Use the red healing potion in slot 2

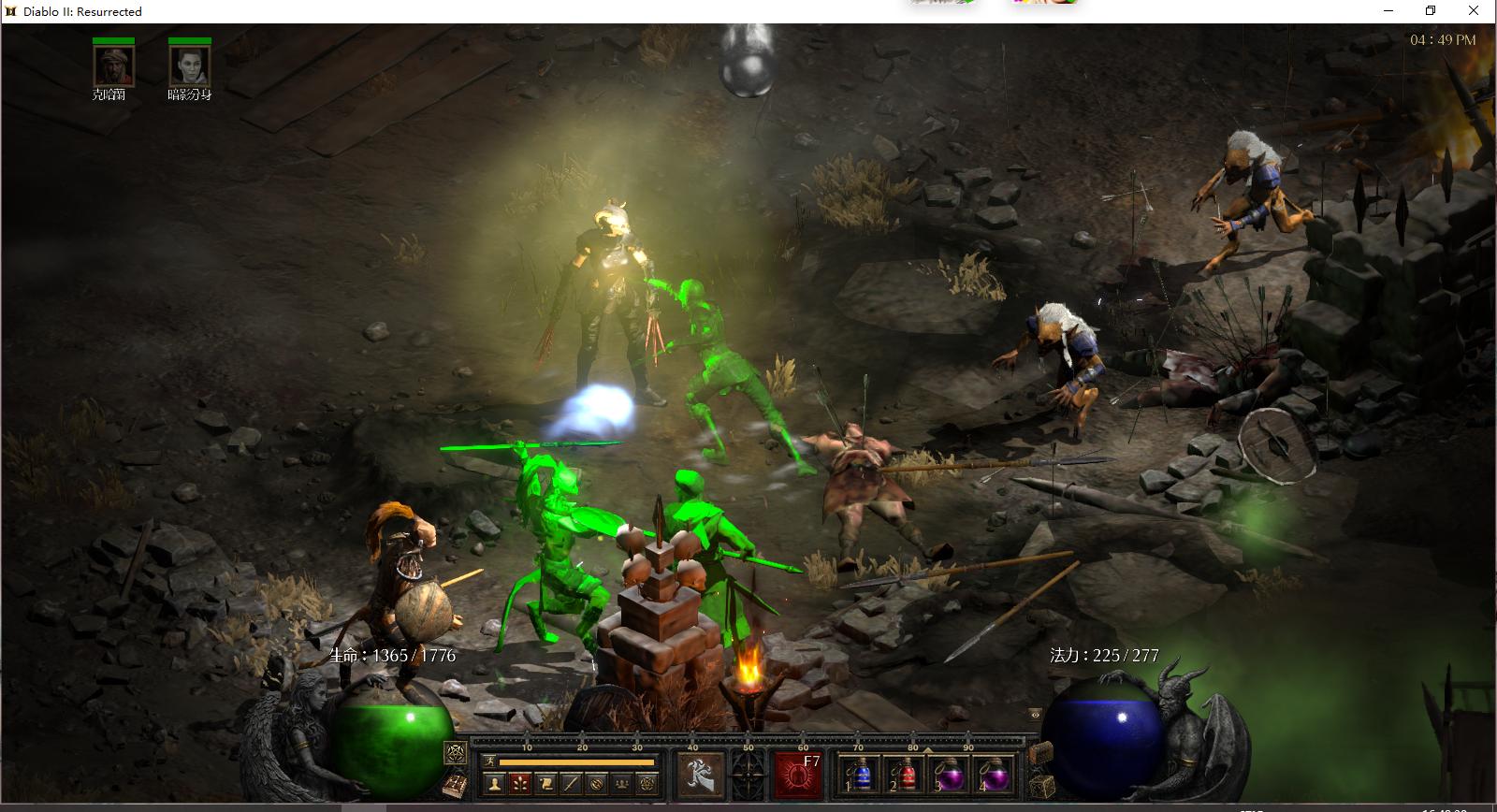[904, 776]
